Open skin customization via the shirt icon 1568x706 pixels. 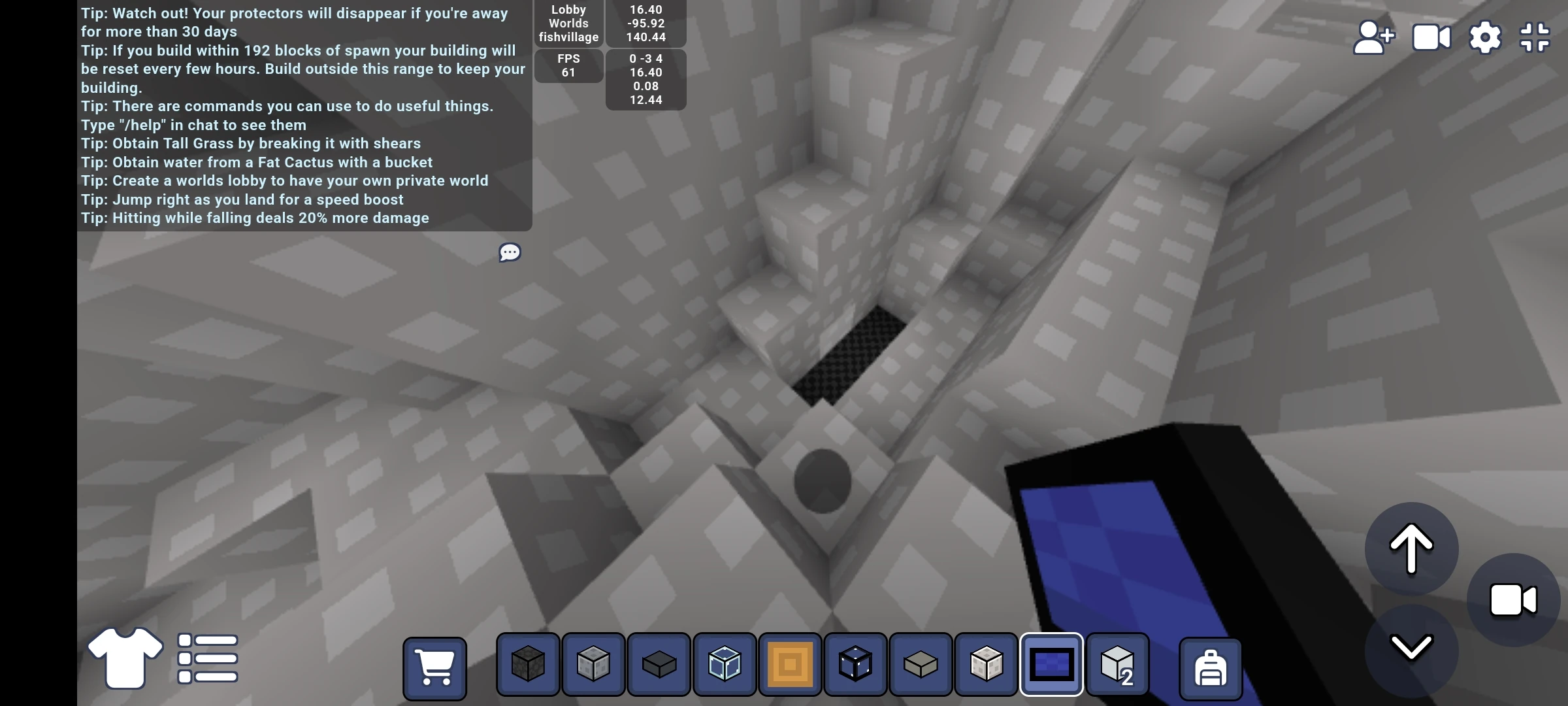click(x=124, y=658)
